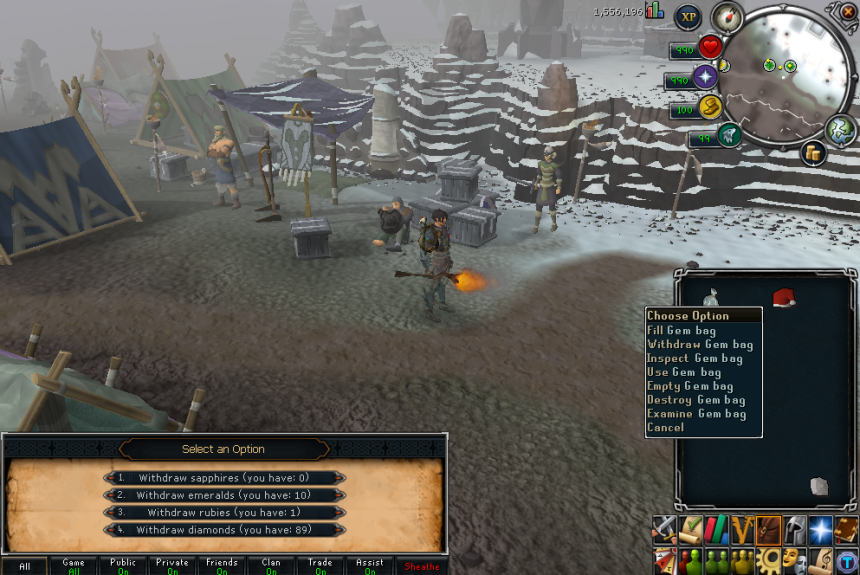
Task: Click the compass to face north
Action: (x=726, y=17)
